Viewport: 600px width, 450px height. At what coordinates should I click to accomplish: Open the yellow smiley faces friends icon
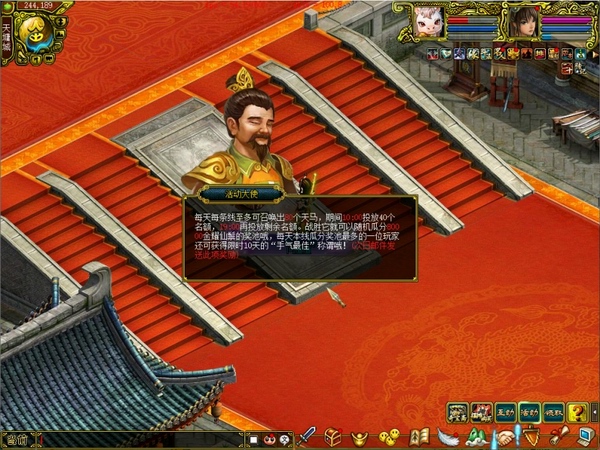(x=391, y=437)
